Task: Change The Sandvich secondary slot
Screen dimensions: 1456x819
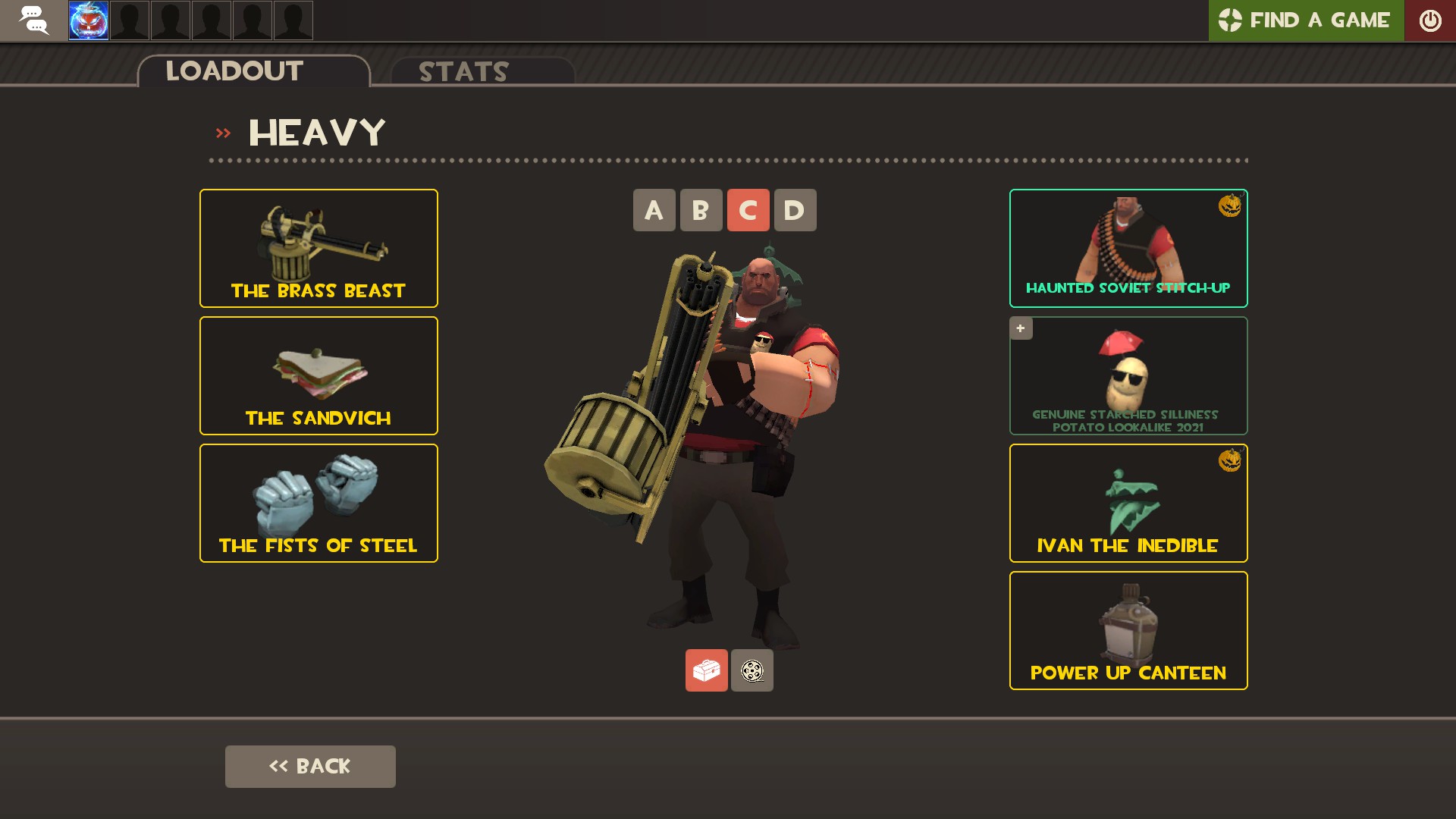Action: click(x=318, y=375)
